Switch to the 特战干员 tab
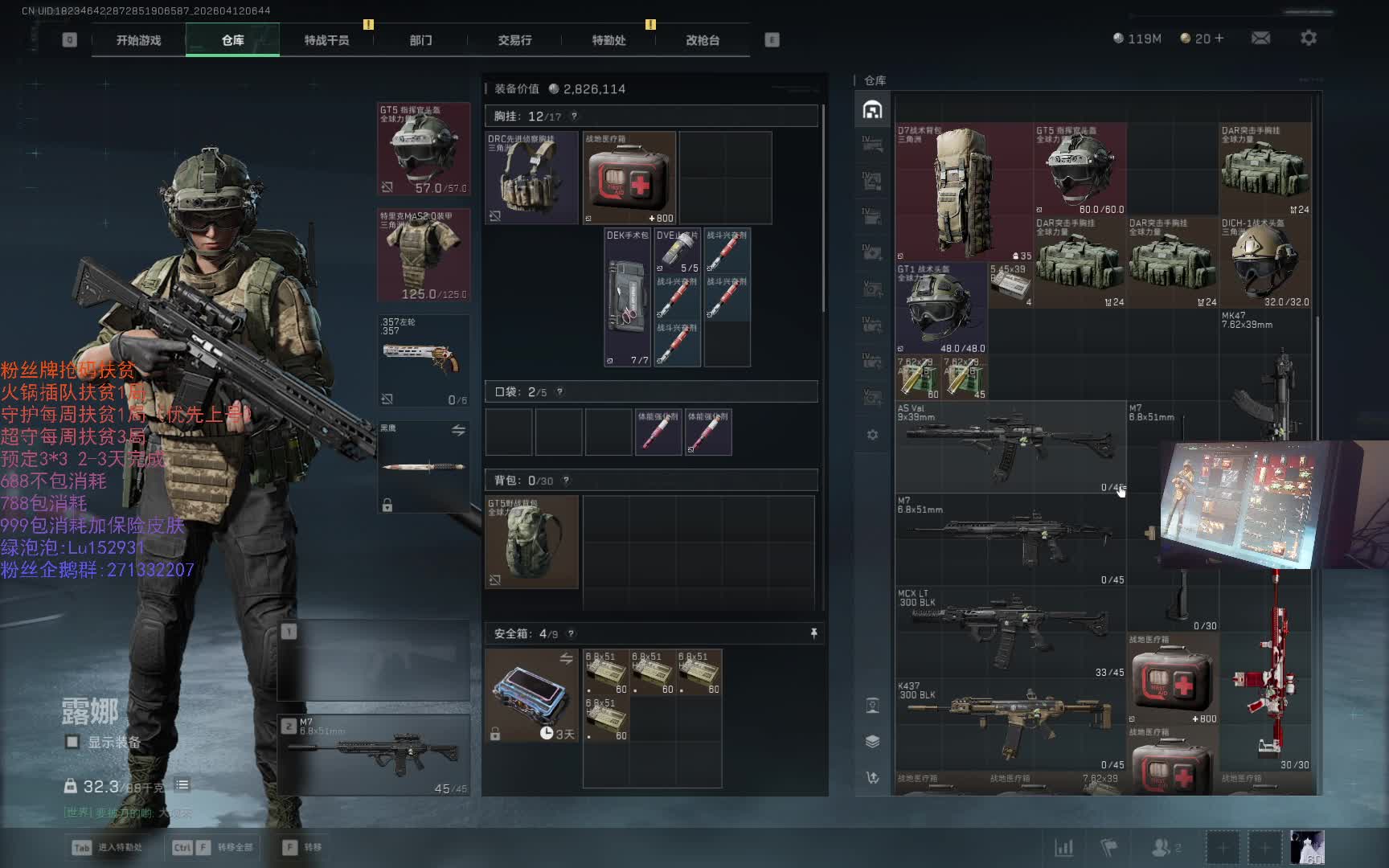The image size is (1389, 868). tap(326, 40)
